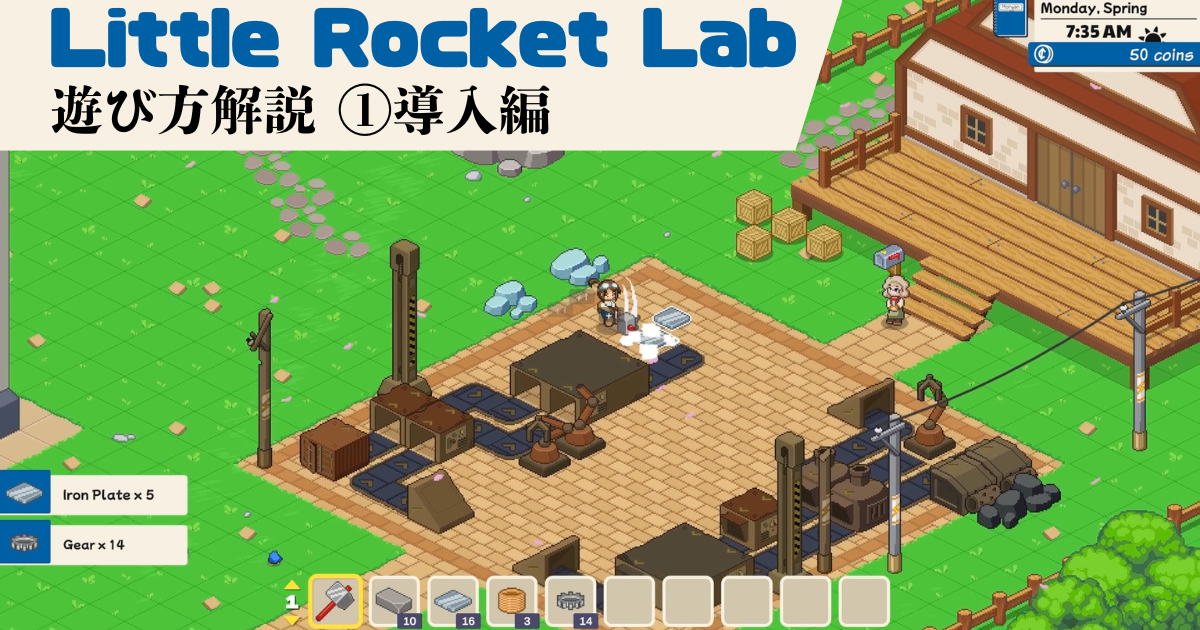Select the hammer tool hotbar slot
Screen dimensions: 1200x630
(335, 602)
